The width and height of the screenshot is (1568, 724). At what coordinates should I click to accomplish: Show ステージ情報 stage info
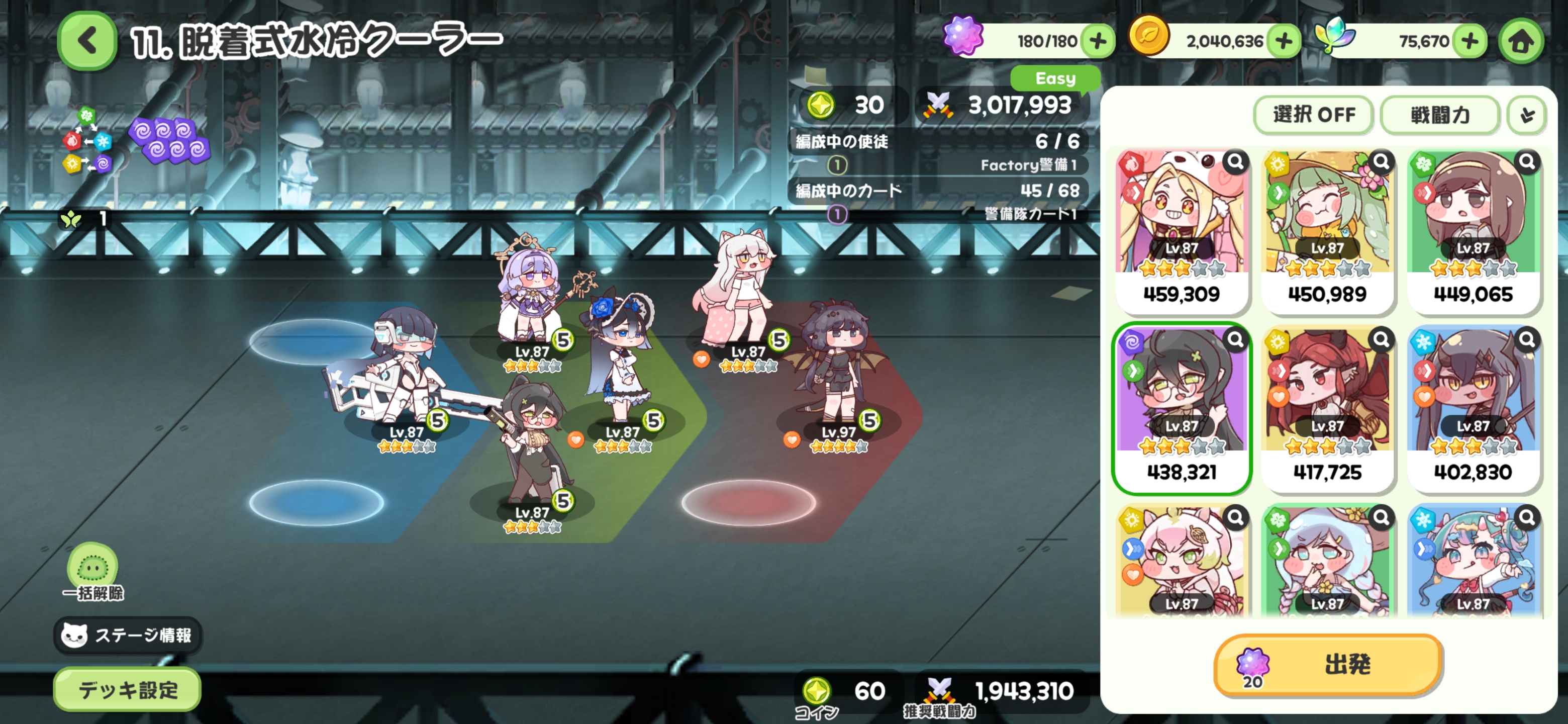128,635
